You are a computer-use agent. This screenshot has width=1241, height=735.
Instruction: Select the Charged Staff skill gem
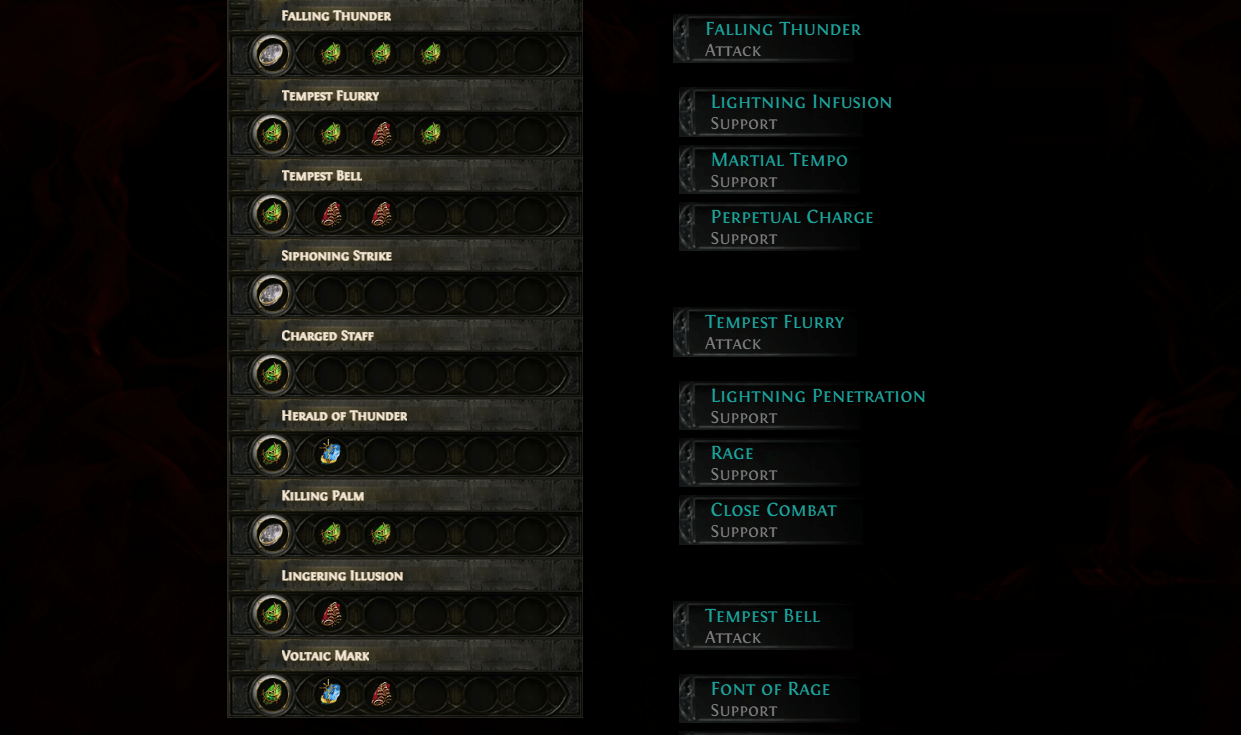tap(271, 374)
